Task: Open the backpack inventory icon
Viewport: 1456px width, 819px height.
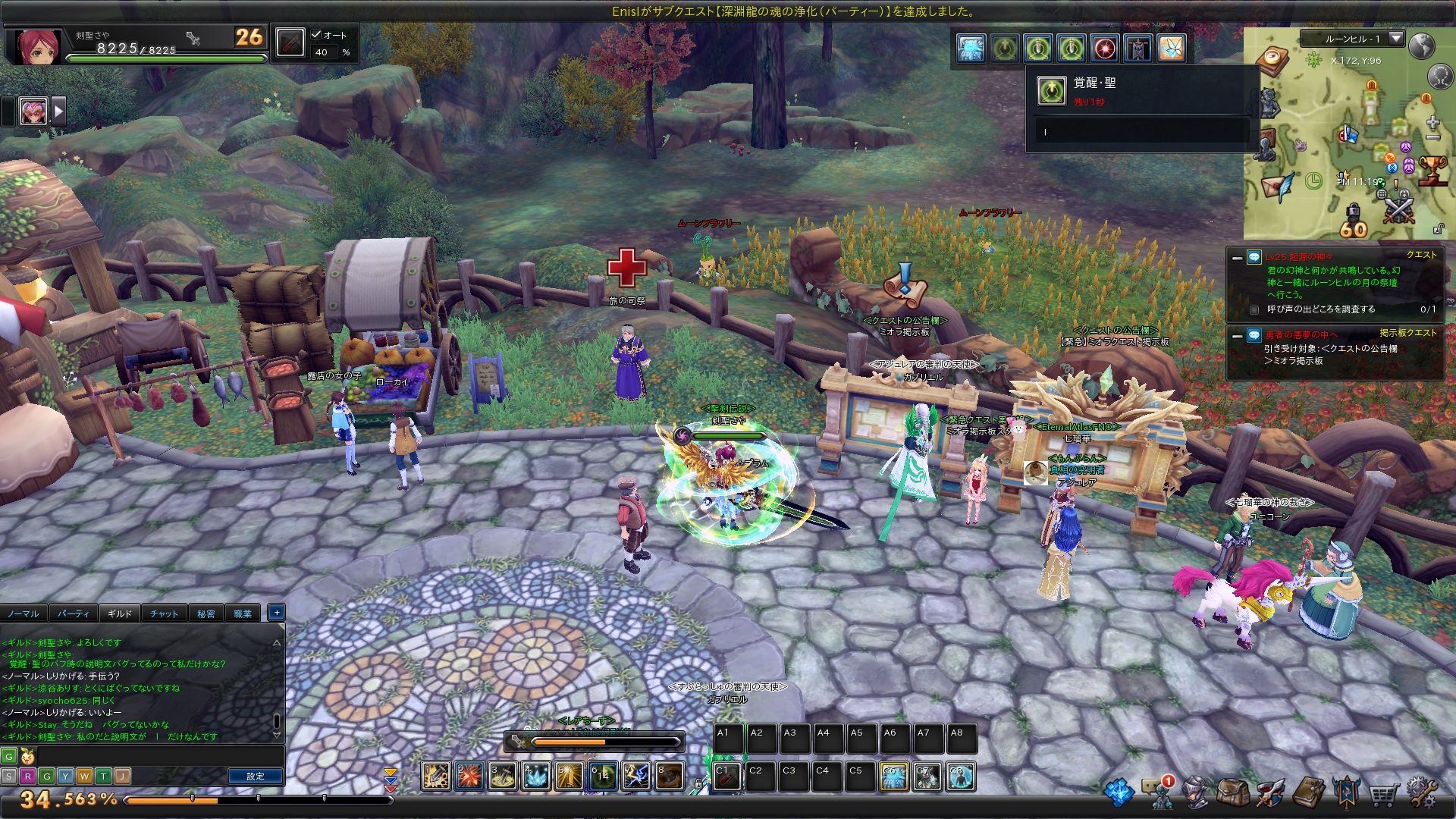Action: (x=1232, y=793)
